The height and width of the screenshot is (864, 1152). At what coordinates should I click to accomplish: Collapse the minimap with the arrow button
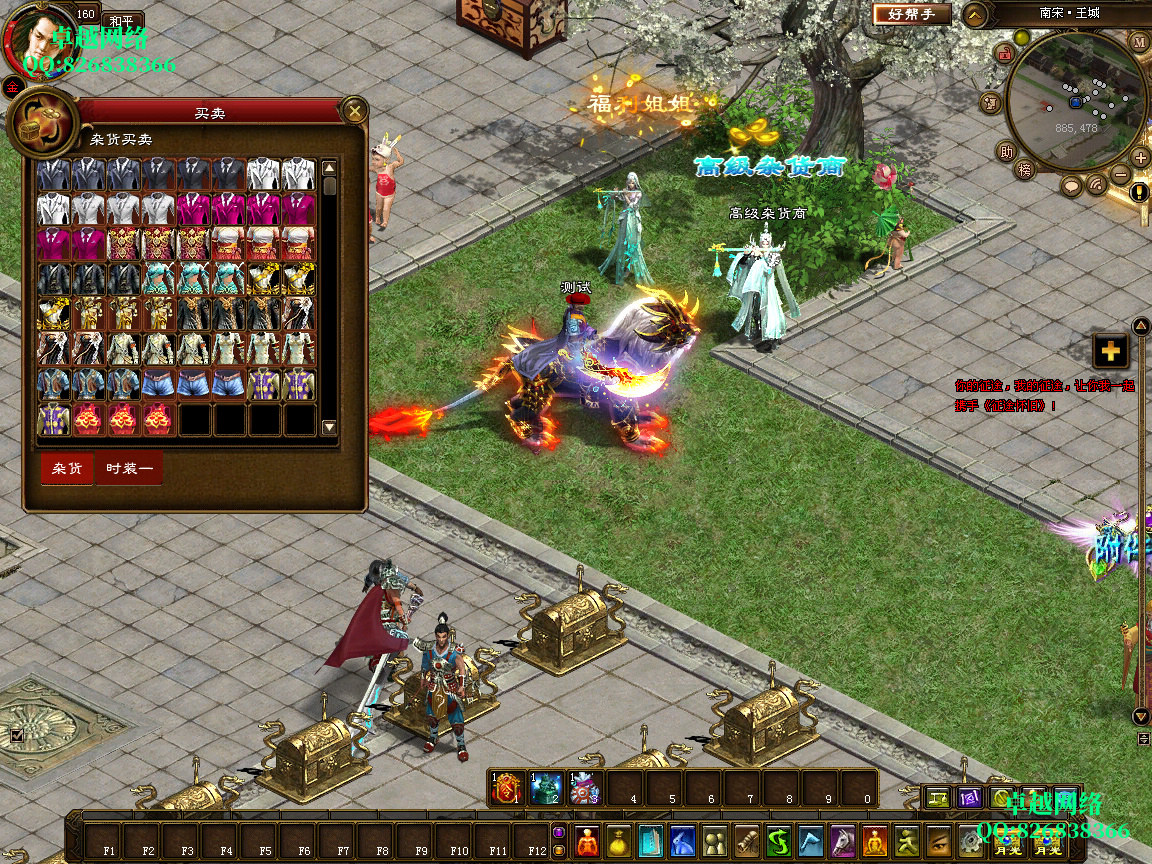pos(975,15)
